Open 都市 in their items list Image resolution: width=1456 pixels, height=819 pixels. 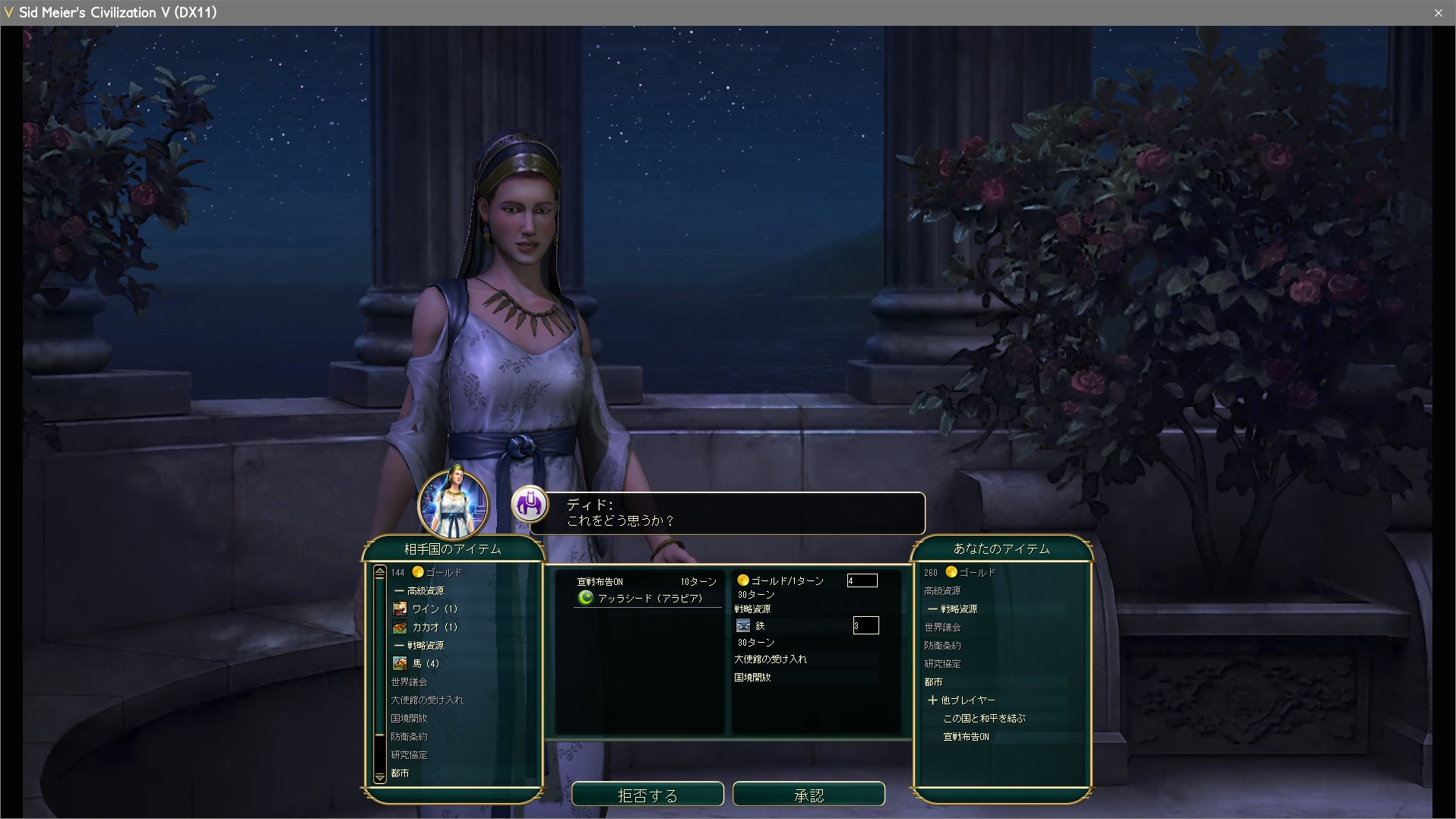pos(400,773)
